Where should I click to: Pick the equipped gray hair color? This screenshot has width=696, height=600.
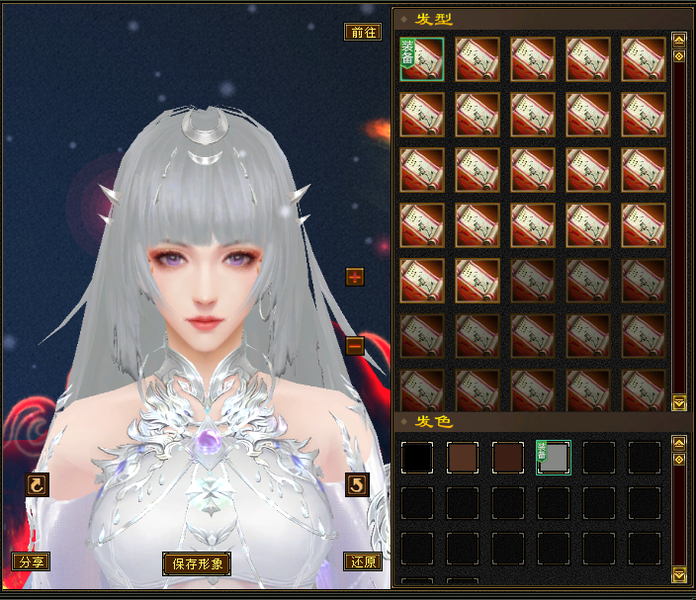pos(554,457)
